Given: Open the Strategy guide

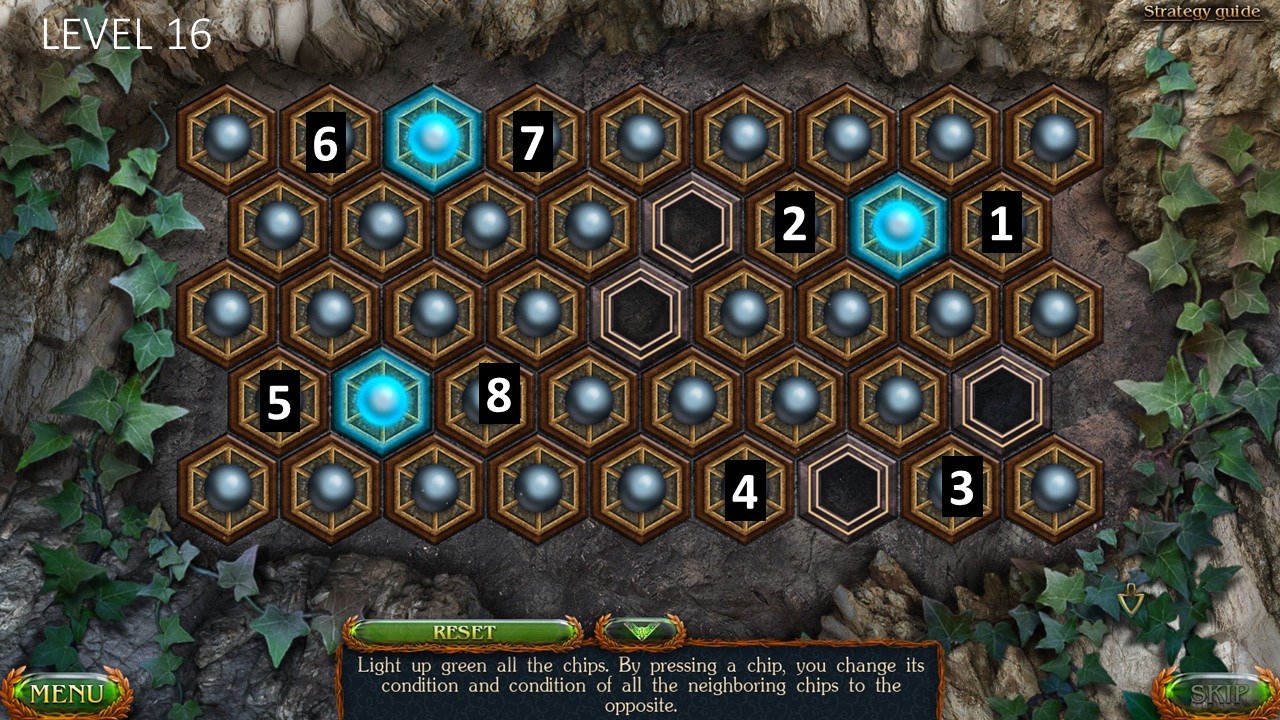Looking at the screenshot, I should 1203,12.
